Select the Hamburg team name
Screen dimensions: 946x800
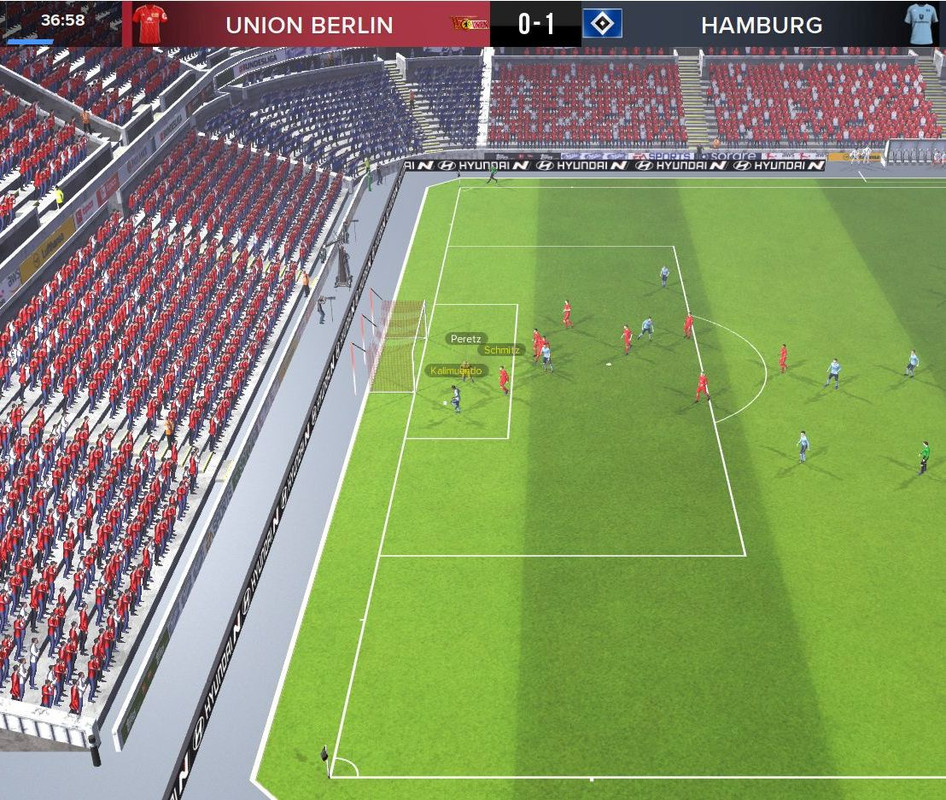761,25
